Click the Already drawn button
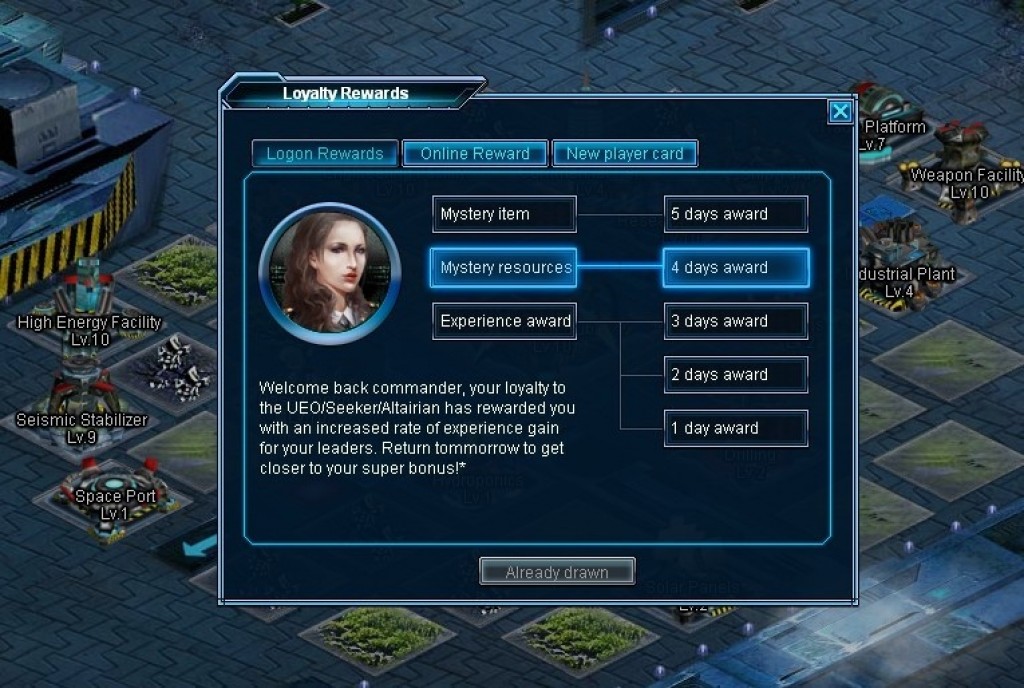Screen dimensions: 1024x688 point(557,572)
